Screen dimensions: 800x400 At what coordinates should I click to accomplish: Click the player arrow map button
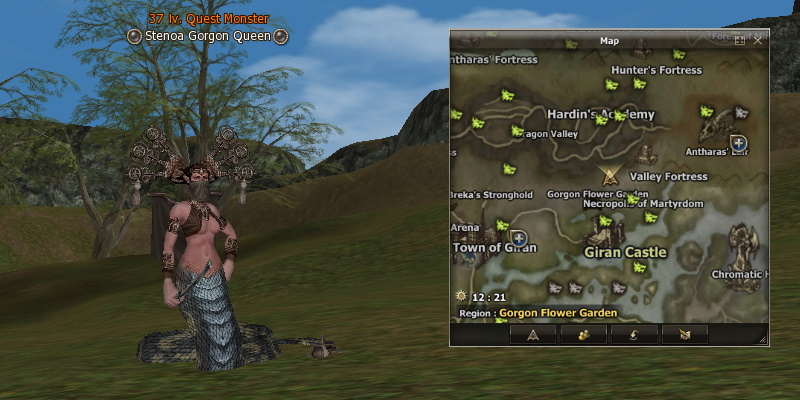click(533, 334)
